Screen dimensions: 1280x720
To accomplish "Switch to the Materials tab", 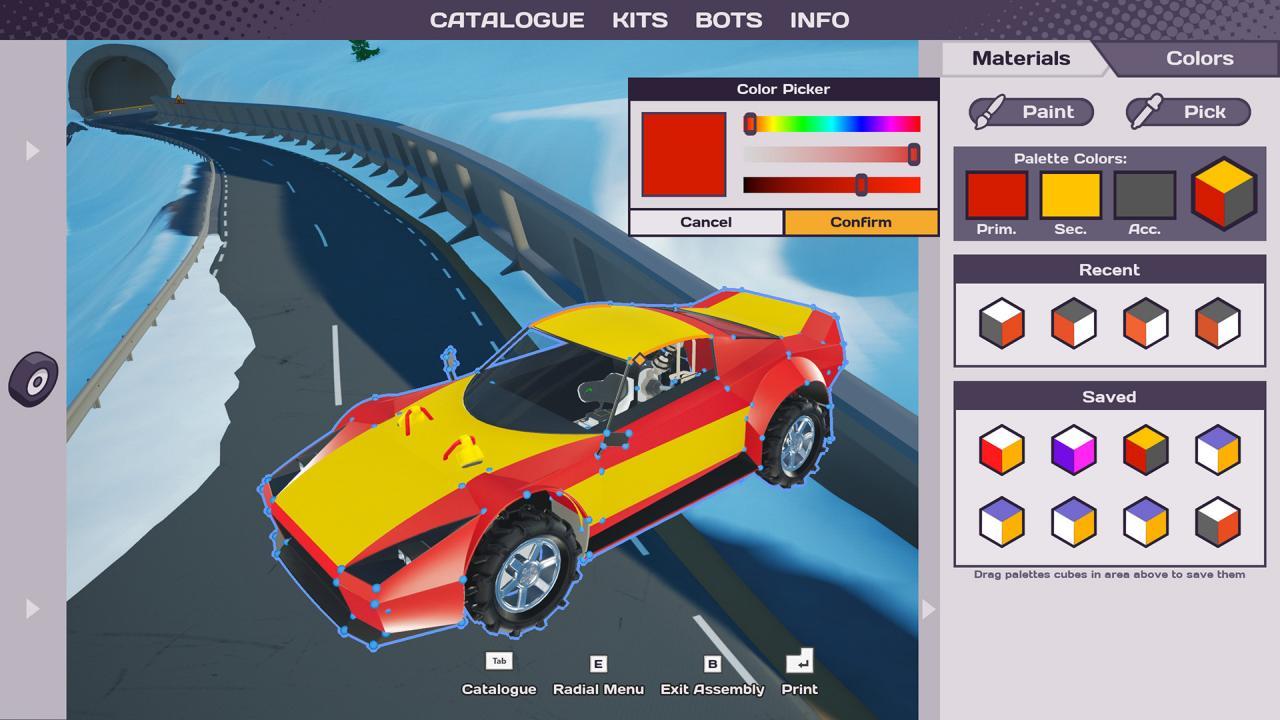I will (x=1020, y=58).
